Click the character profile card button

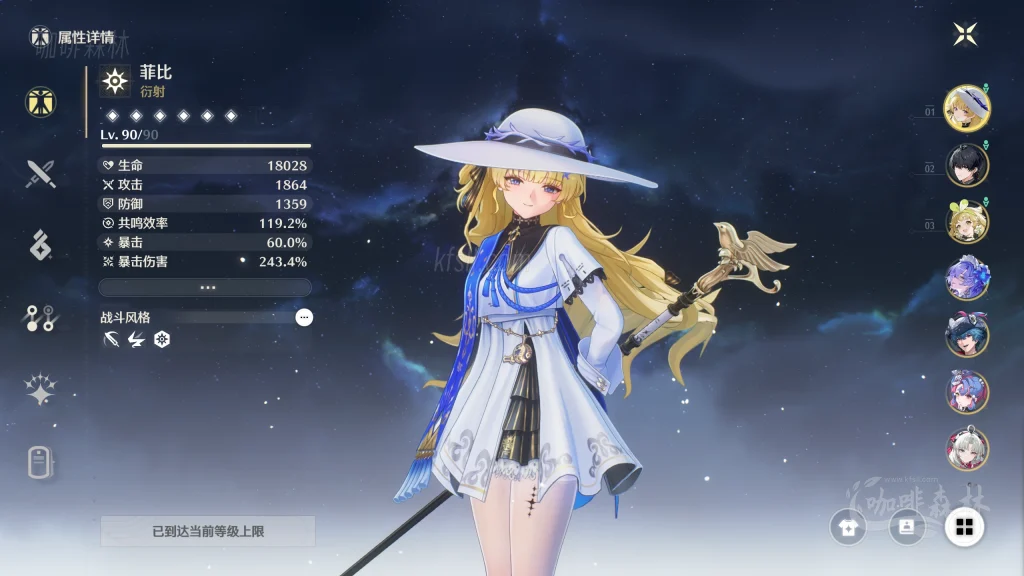(x=906, y=526)
